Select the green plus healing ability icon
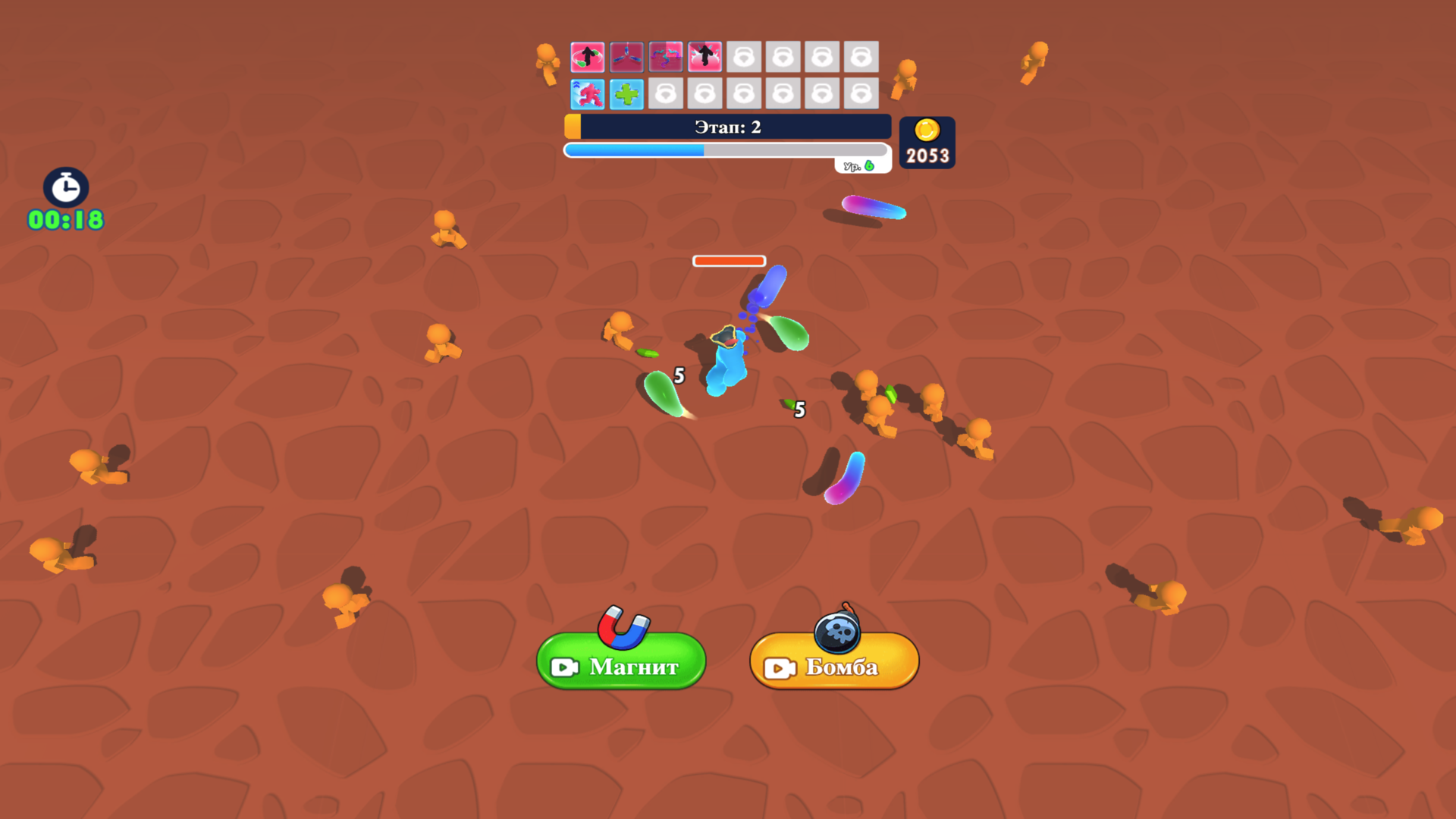1456x819 pixels. pyautogui.click(x=626, y=93)
